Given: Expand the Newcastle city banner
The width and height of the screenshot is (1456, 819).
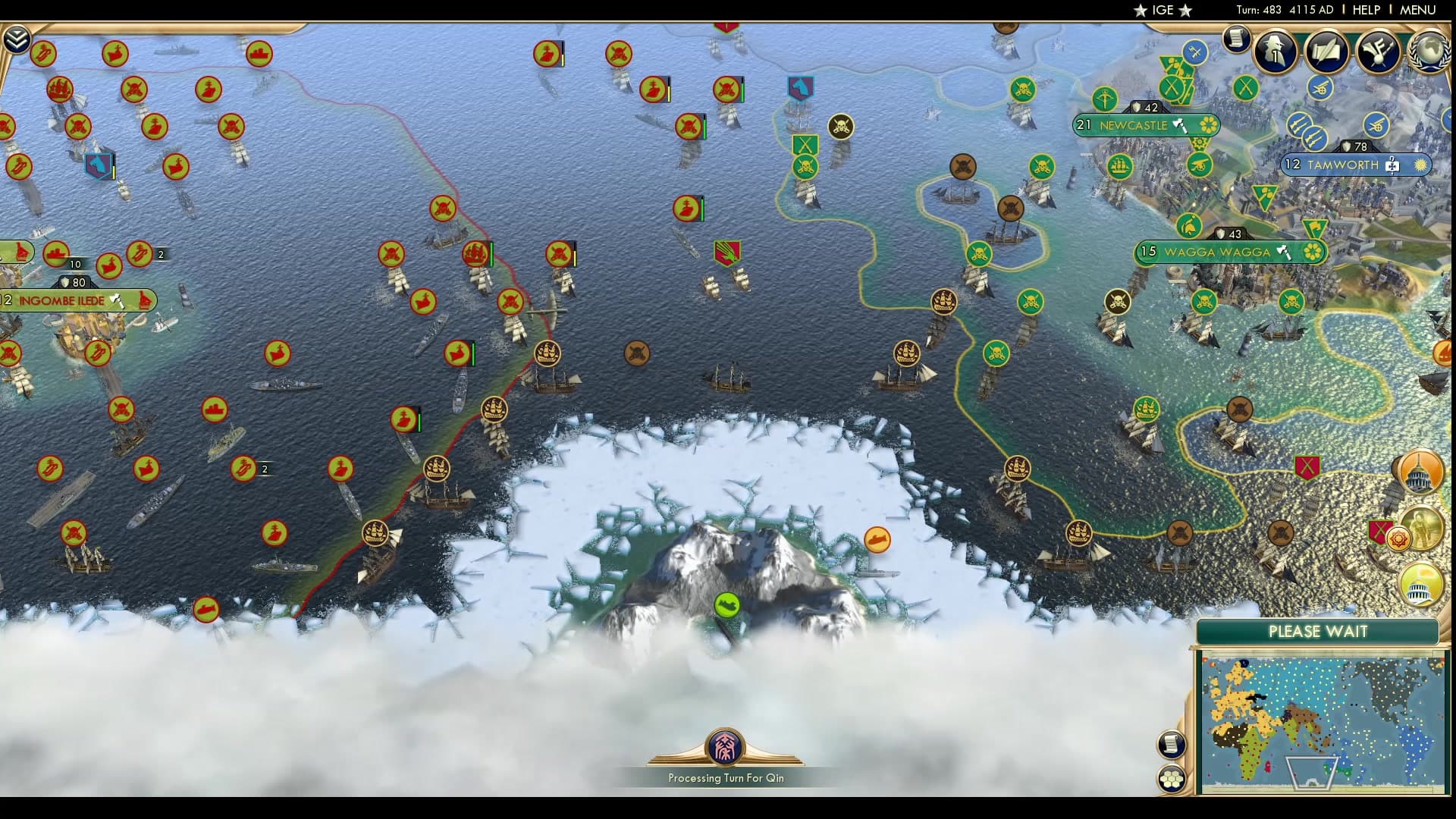Looking at the screenshot, I should click(x=1135, y=125).
